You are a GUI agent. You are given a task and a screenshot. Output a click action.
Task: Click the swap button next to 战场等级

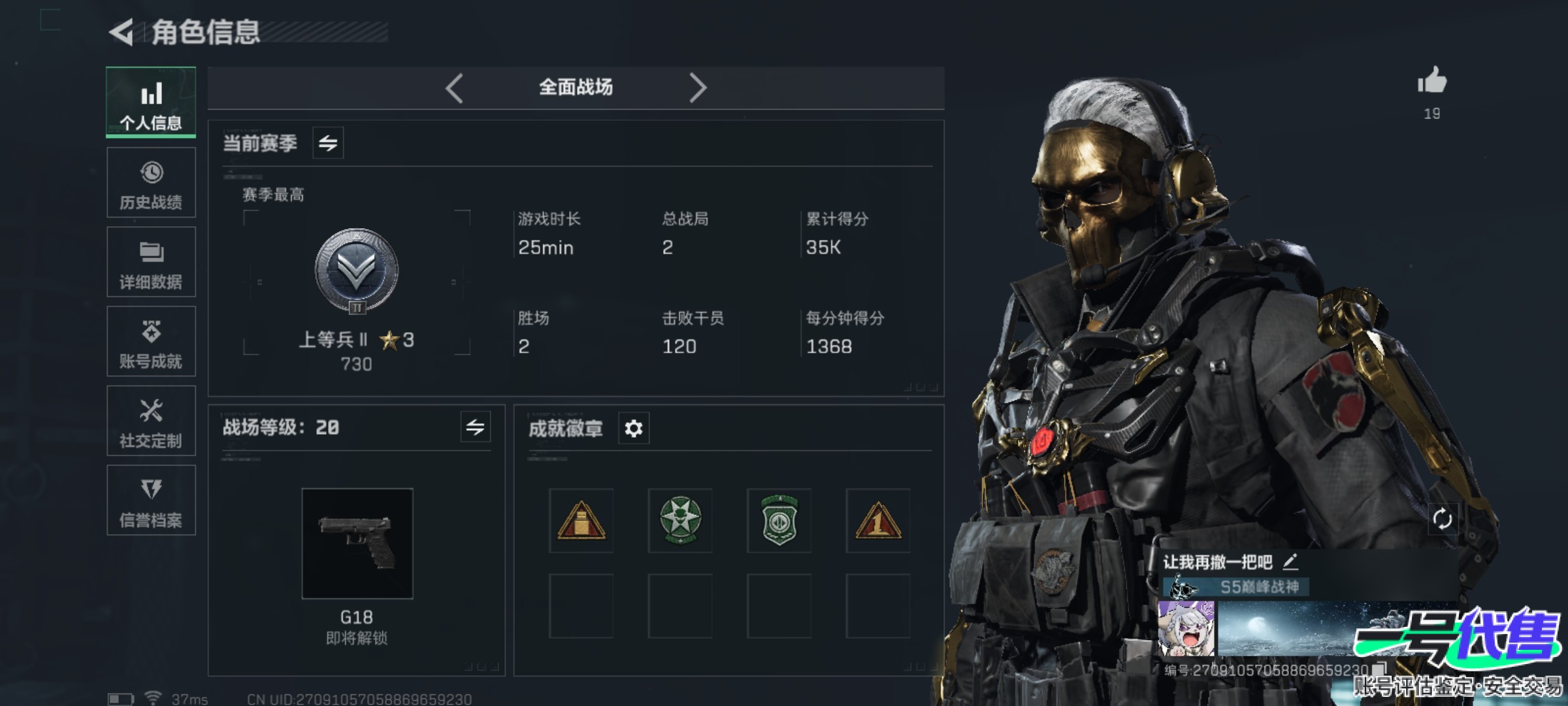tap(475, 428)
